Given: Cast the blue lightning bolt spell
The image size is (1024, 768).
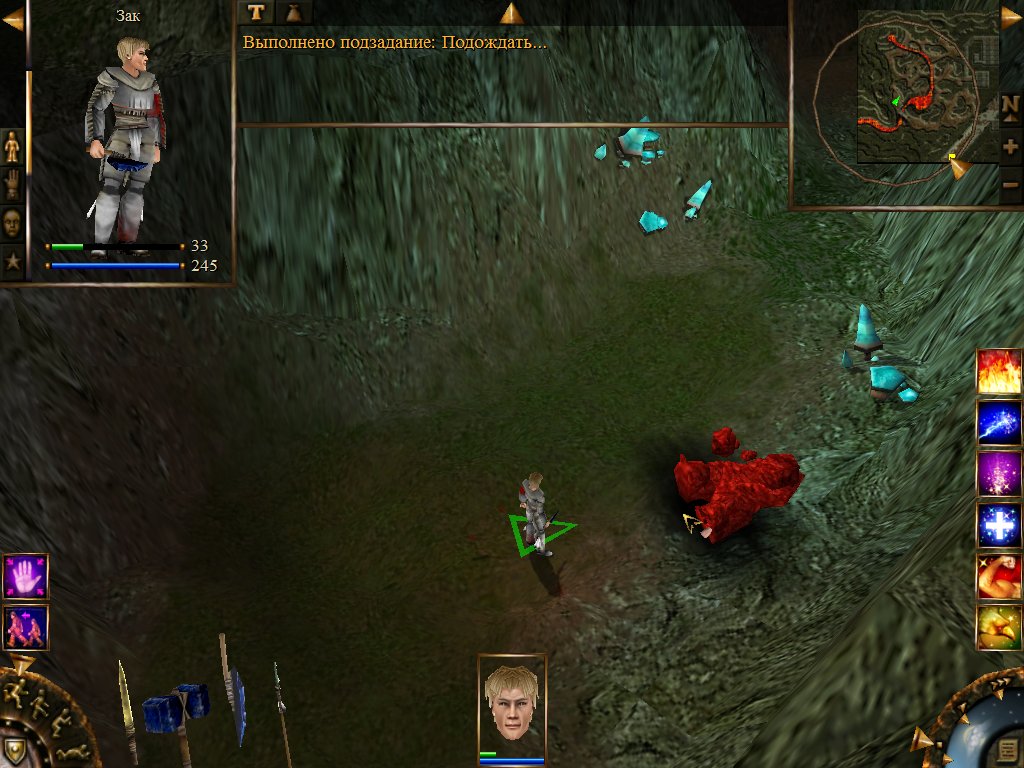Looking at the screenshot, I should click(x=999, y=423).
